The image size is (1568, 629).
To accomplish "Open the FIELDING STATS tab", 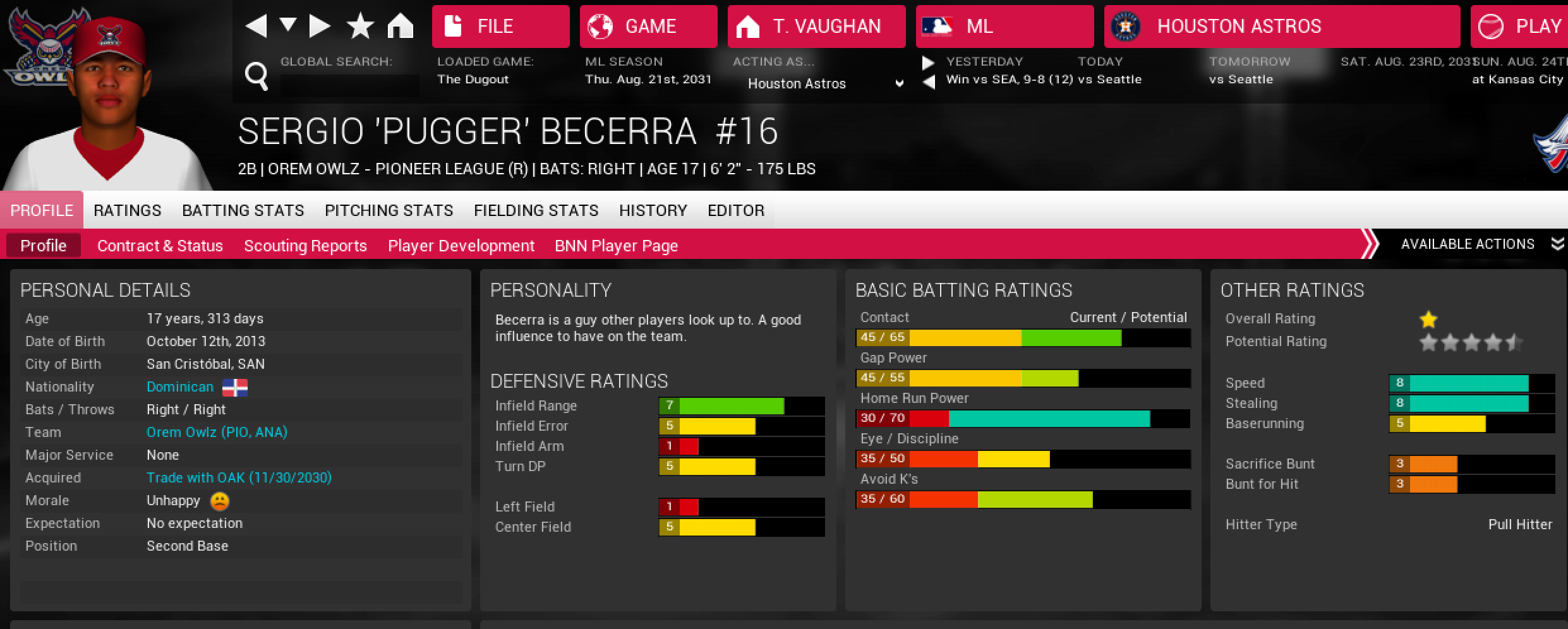I will coord(536,210).
